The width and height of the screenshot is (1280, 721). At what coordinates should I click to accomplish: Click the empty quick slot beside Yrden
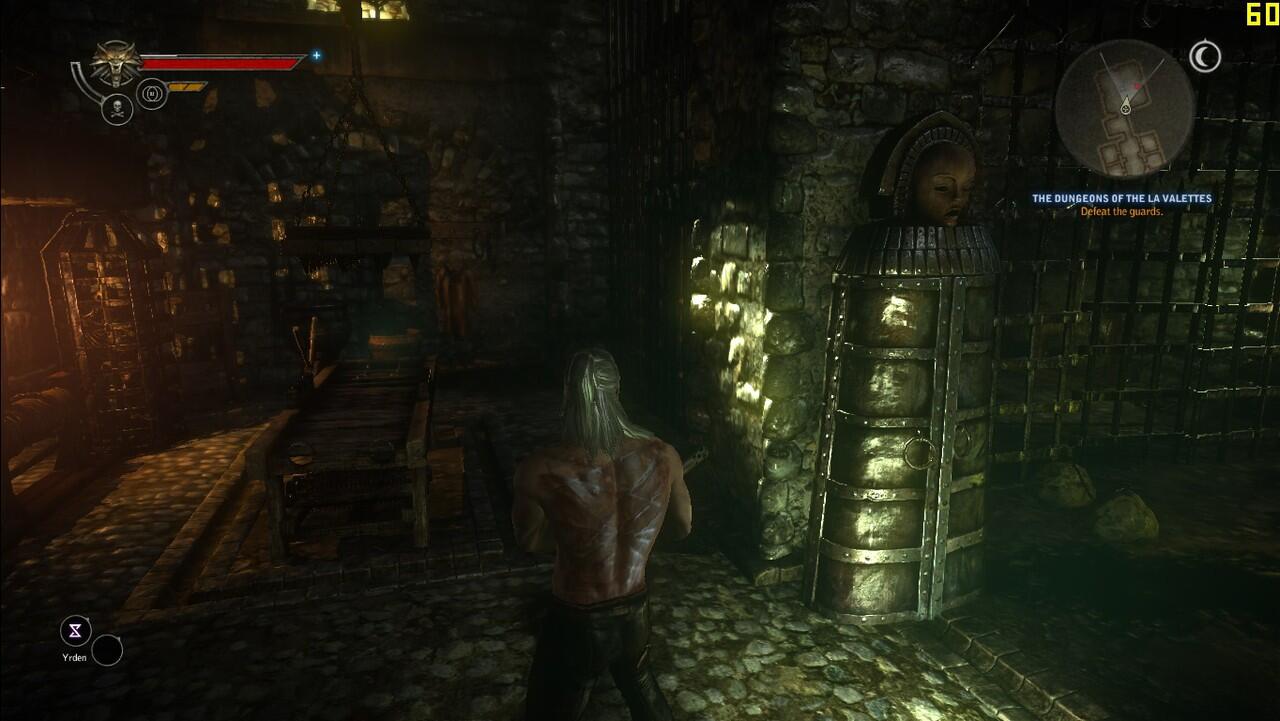(107, 650)
